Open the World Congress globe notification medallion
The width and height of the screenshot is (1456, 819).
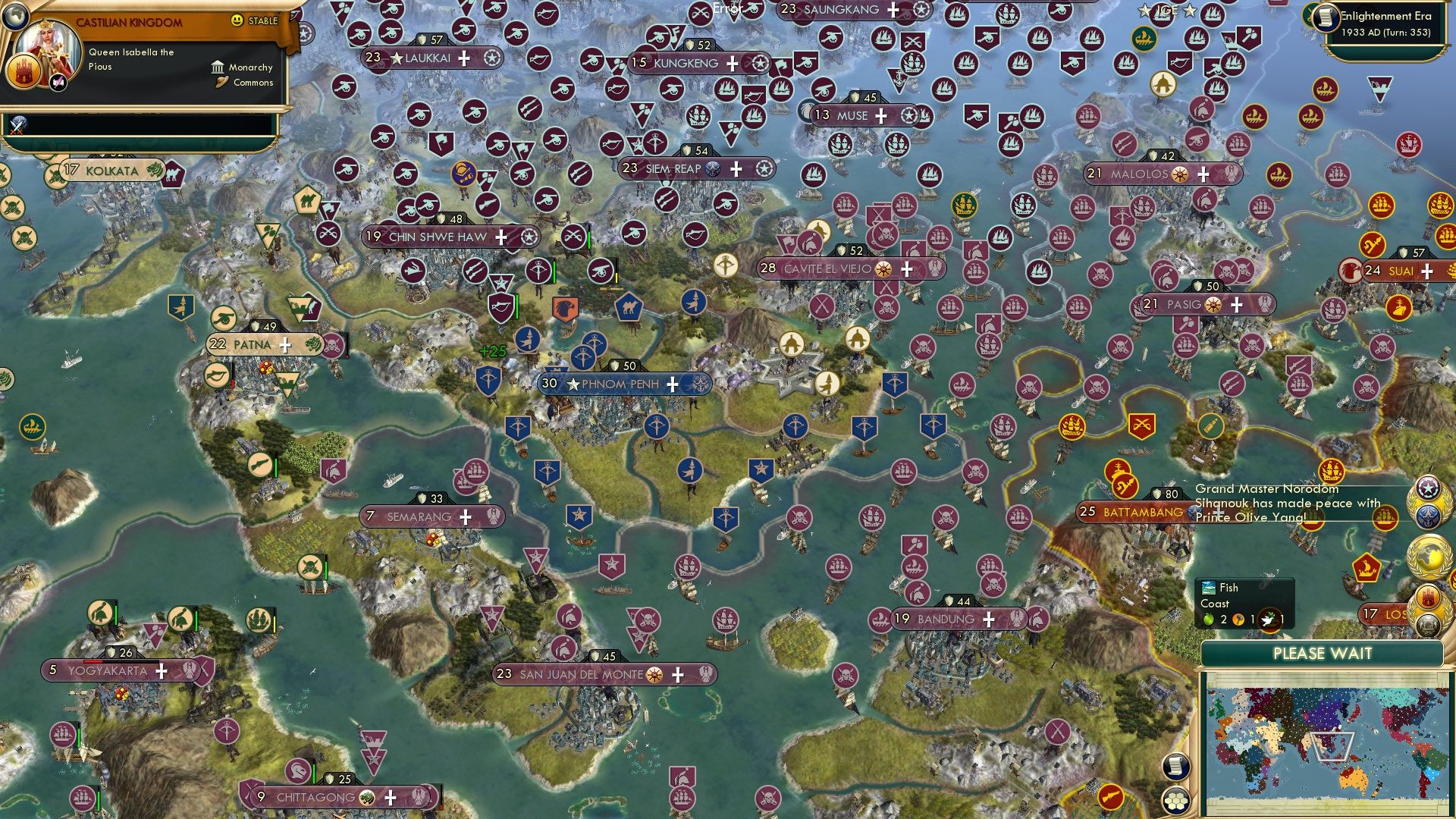tap(1429, 556)
